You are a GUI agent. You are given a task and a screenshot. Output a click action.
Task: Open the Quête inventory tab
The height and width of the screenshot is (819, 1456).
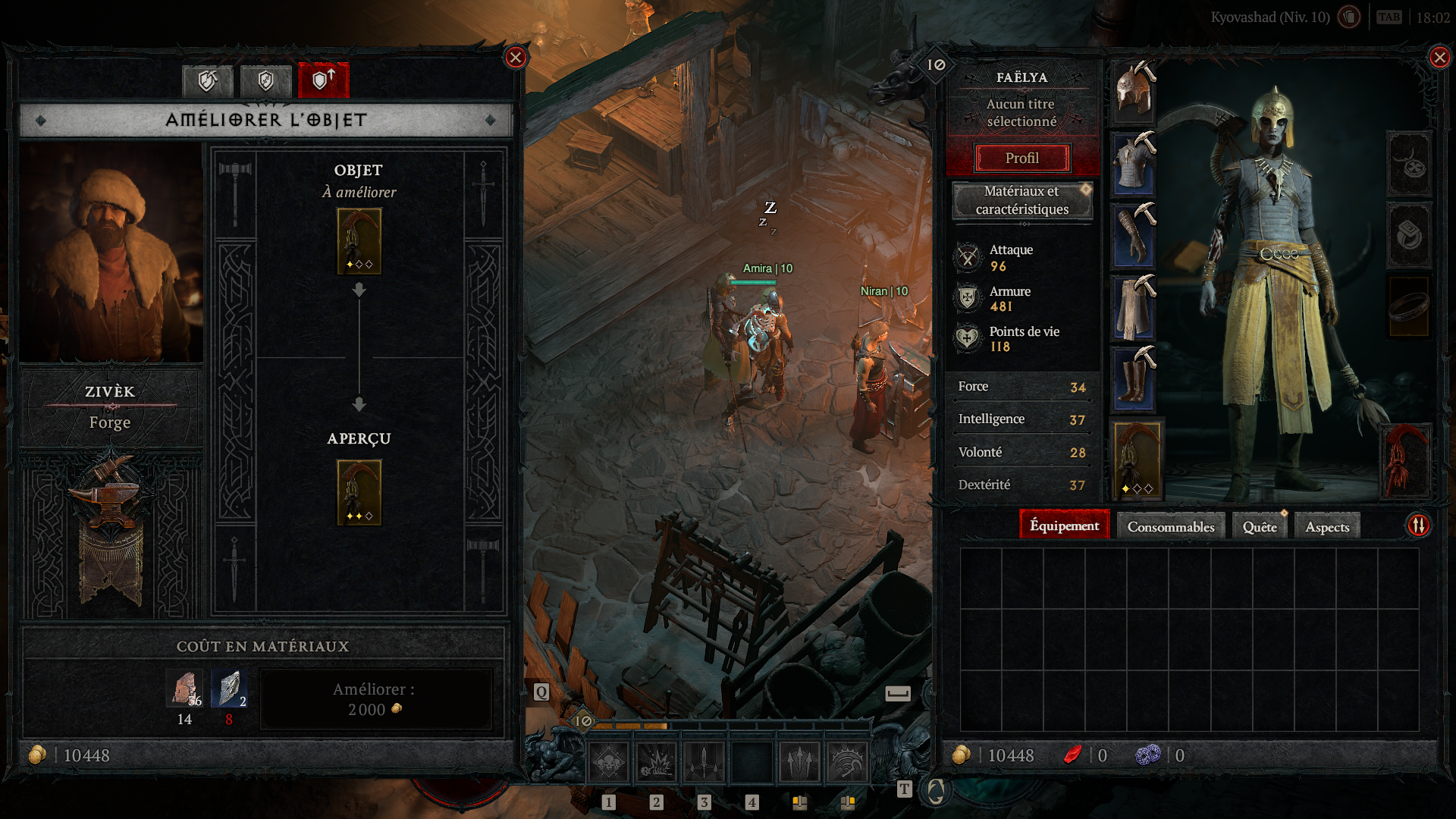(x=1259, y=526)
